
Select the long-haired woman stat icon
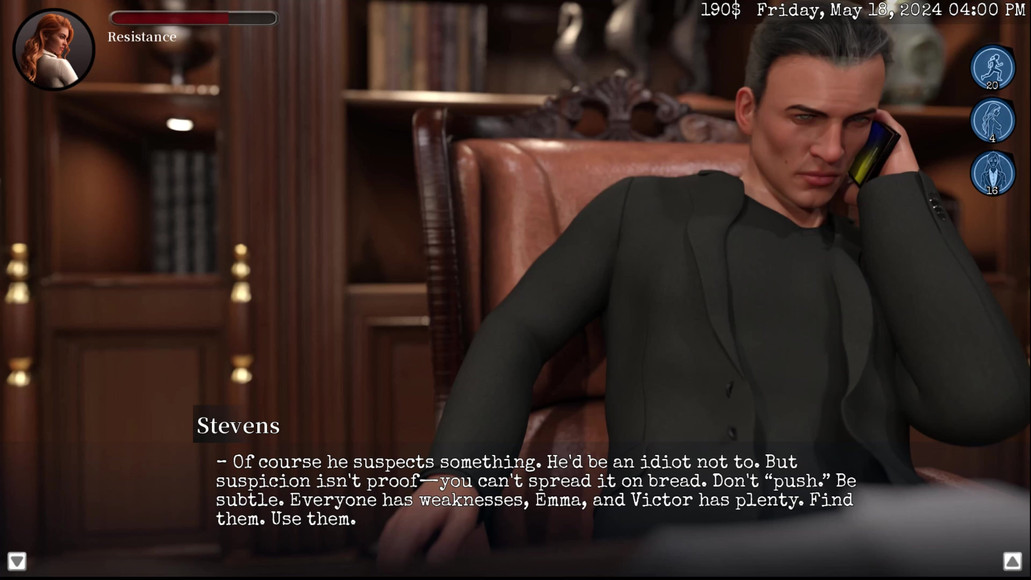pos(992,120)
